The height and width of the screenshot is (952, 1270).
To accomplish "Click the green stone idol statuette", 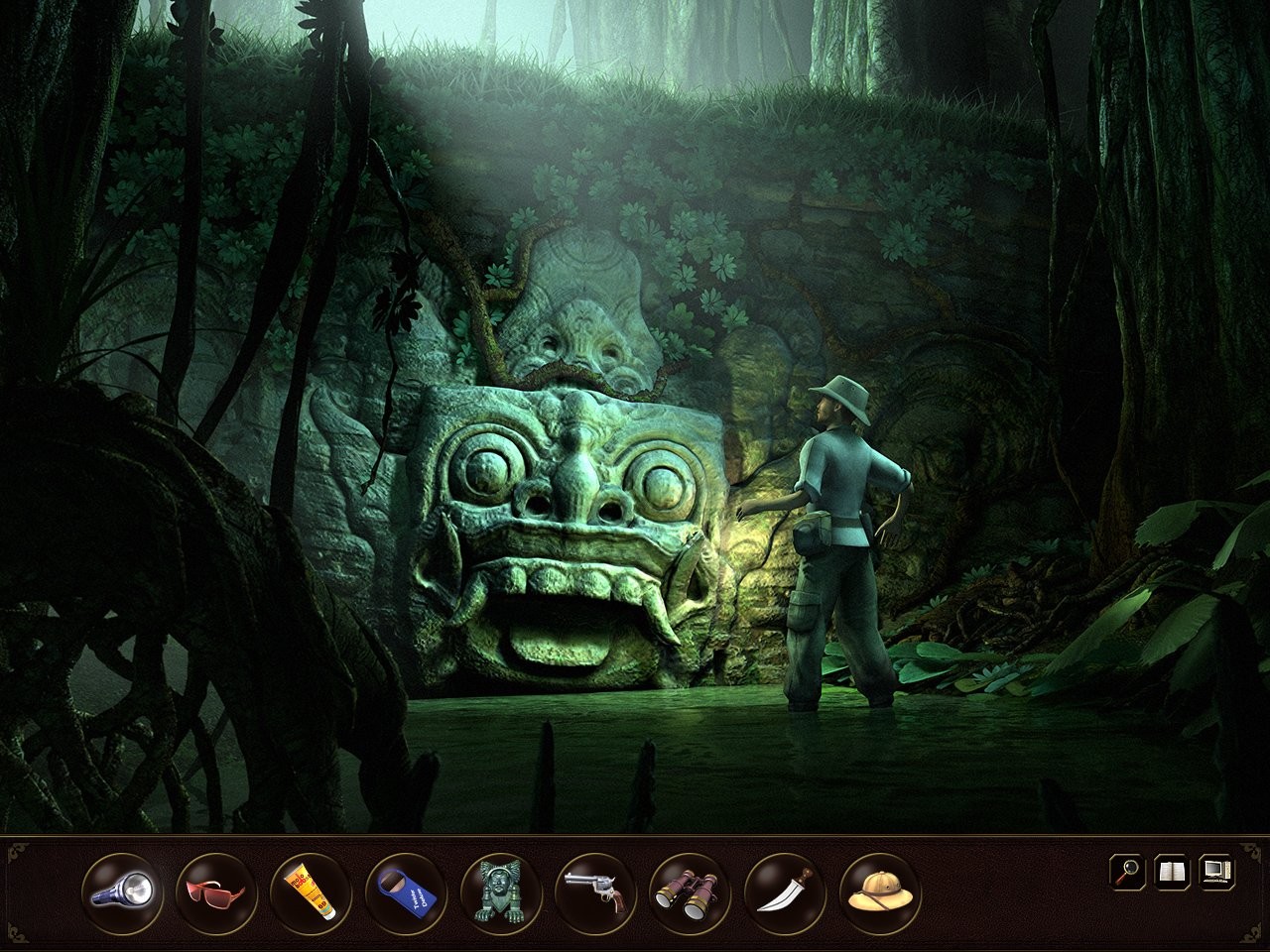I will tap(500, 889).
